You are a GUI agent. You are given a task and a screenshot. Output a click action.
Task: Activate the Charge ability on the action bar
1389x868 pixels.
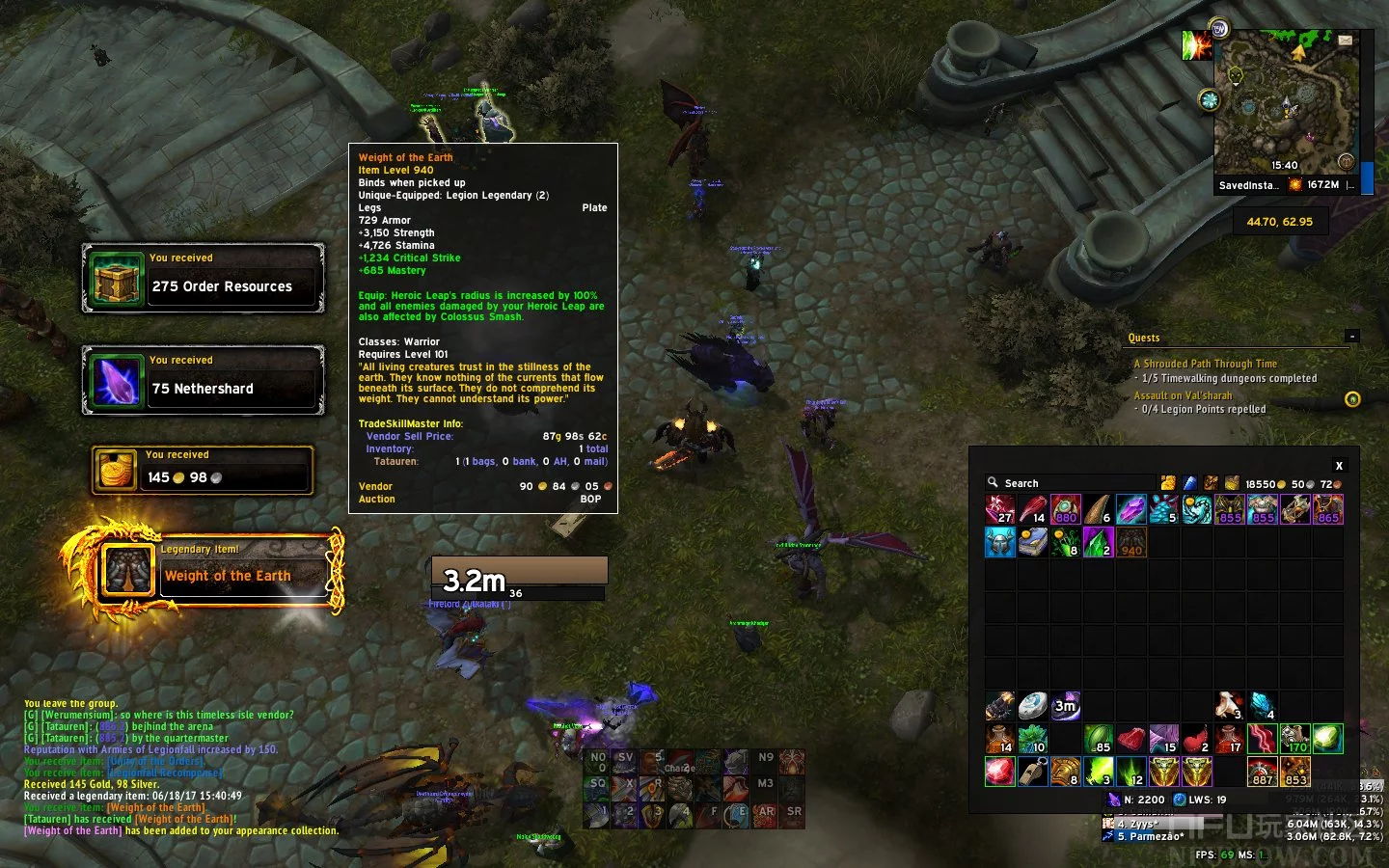(680, 763)
